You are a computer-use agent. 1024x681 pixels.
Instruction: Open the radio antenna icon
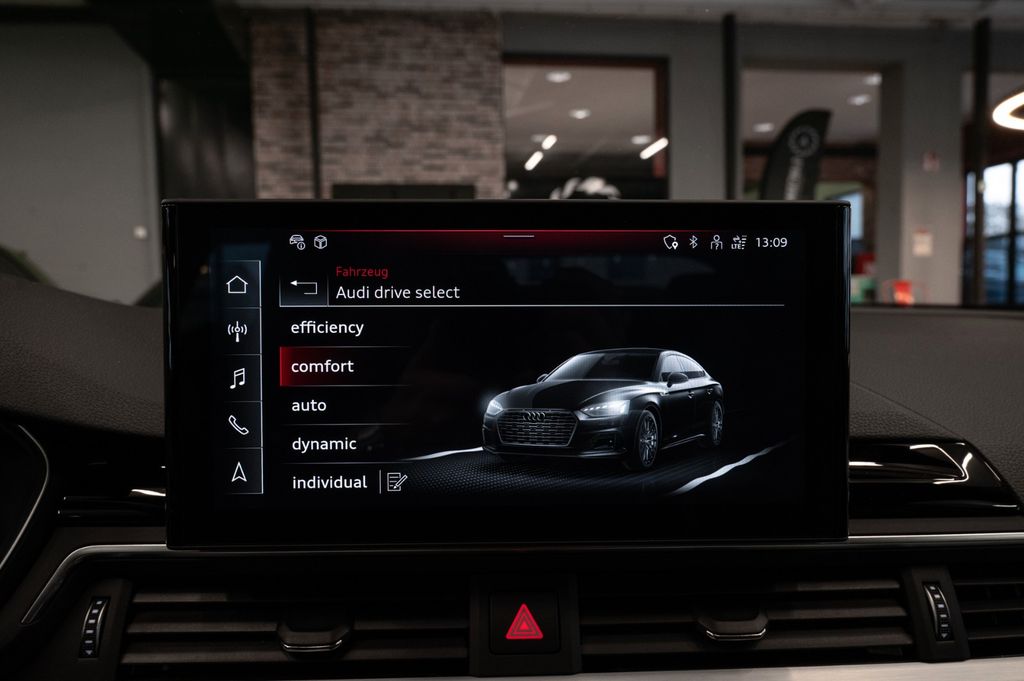click(237, 331)
